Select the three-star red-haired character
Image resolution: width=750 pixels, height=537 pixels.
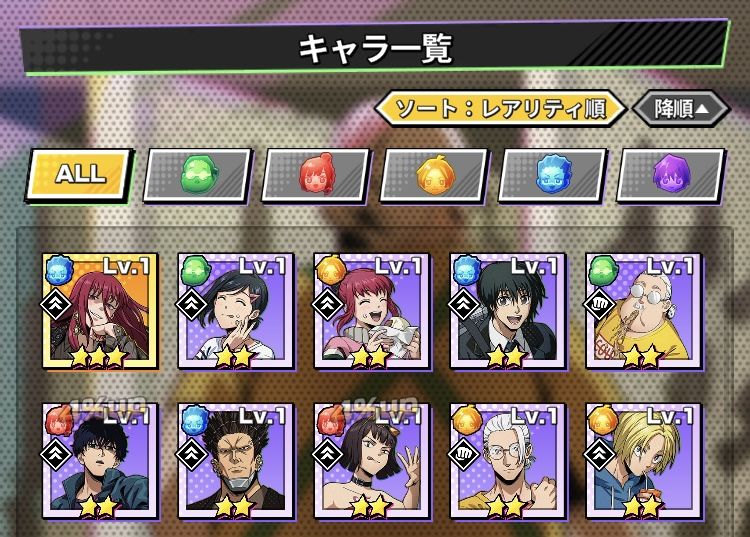coord(96,310)
